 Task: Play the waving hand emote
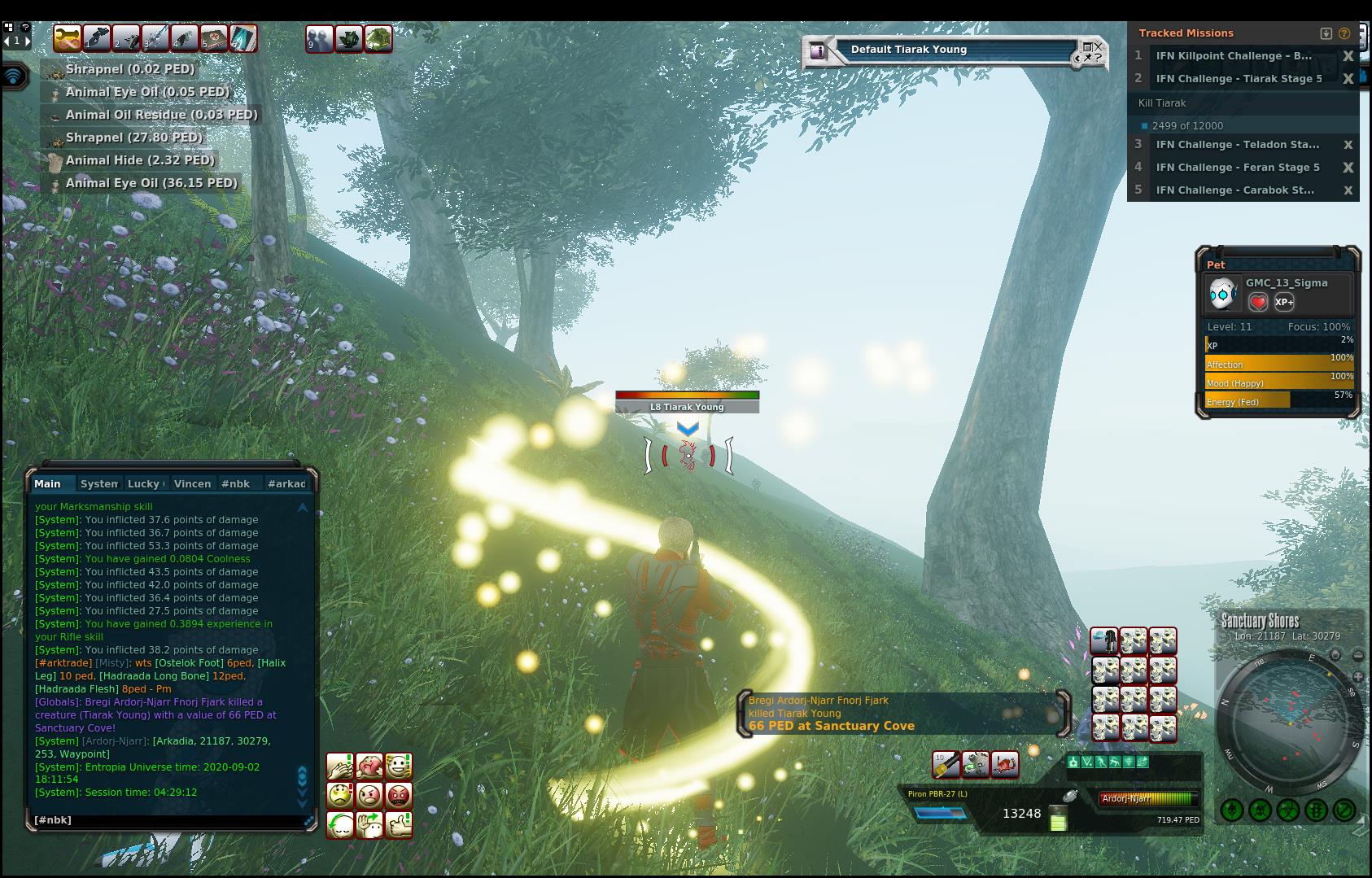pos(369,824)
